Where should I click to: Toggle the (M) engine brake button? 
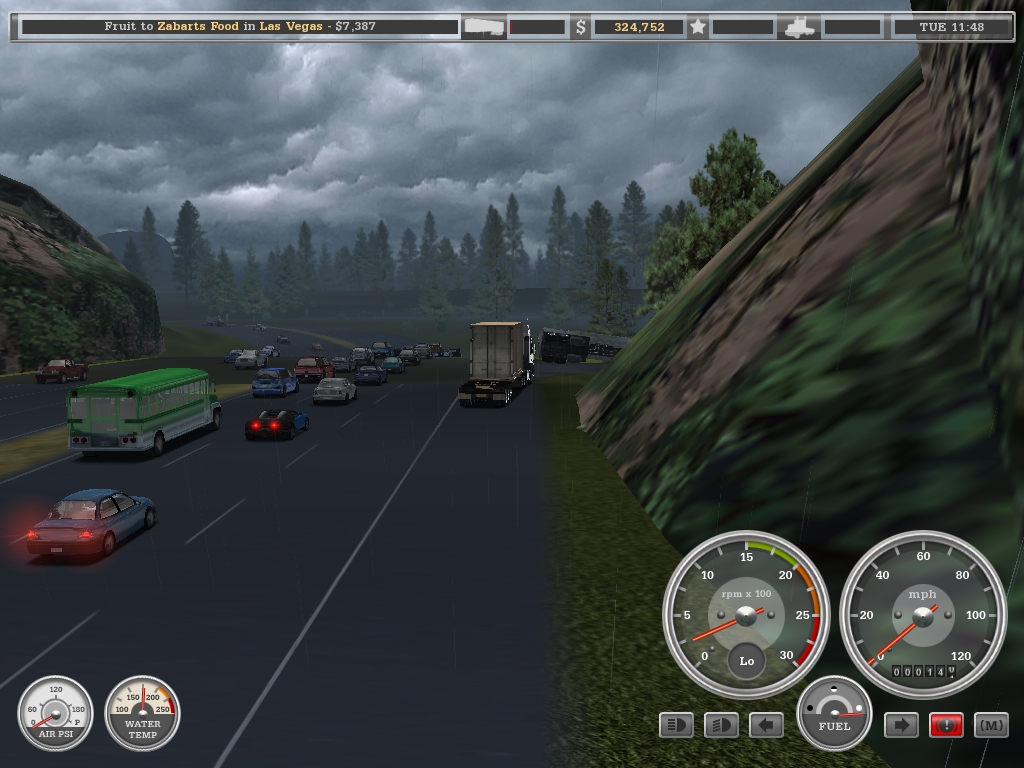point(991,725)
